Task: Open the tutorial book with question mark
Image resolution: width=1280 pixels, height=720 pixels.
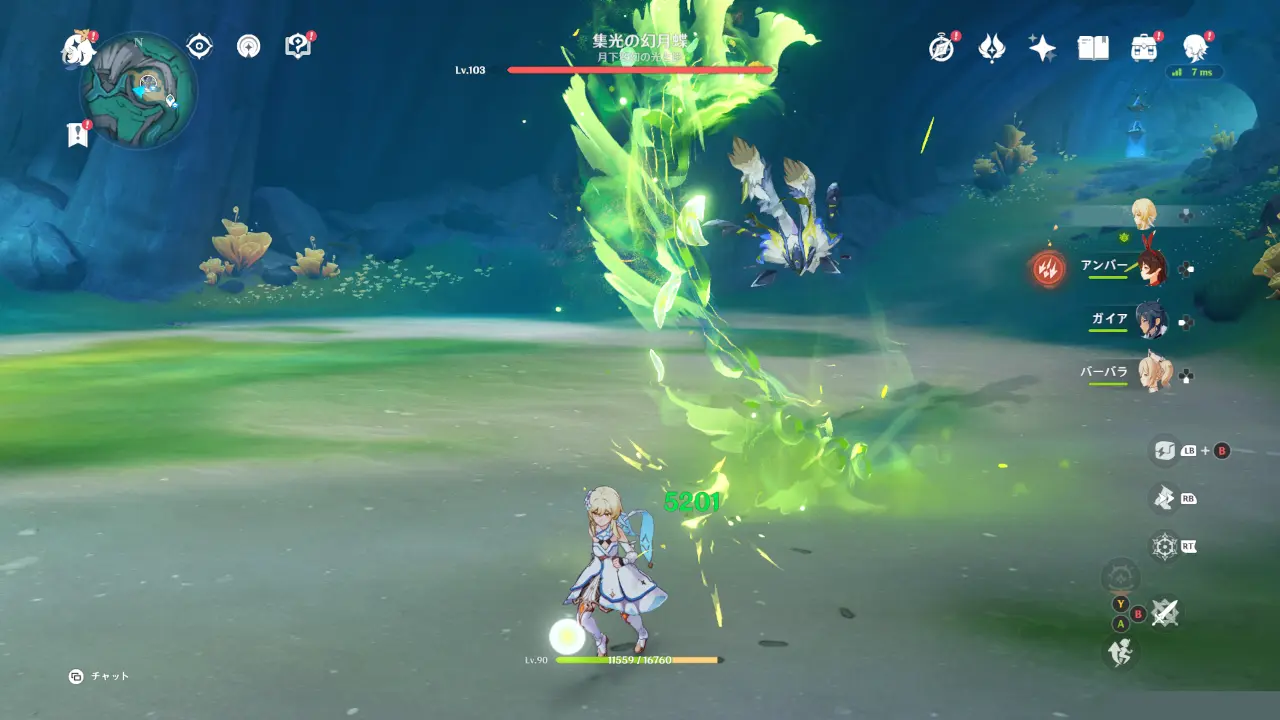Action: pos(297,46)
